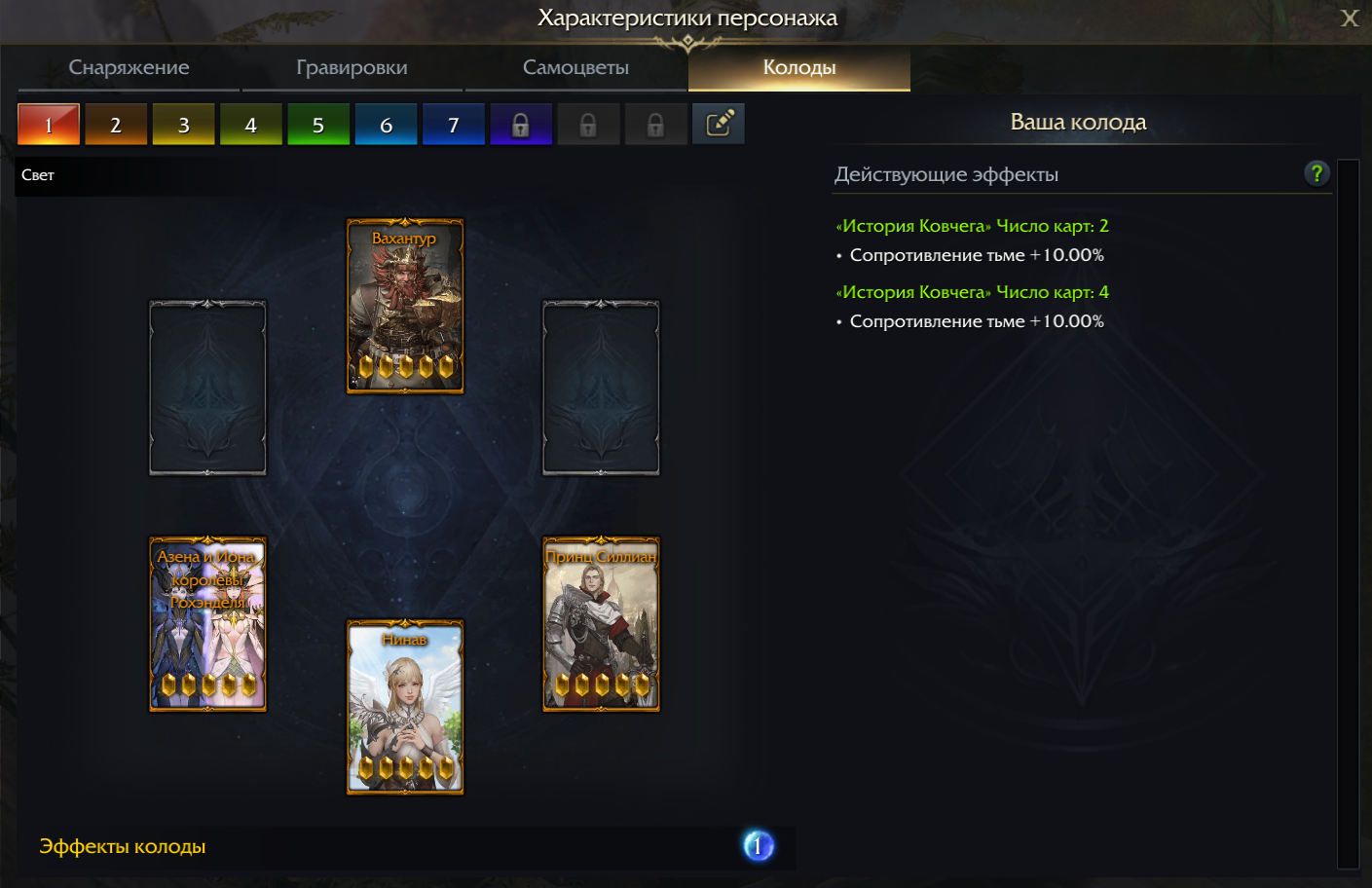Click the Эффекты колоды label
1372x888 pixels.
(x=122, y=846)
